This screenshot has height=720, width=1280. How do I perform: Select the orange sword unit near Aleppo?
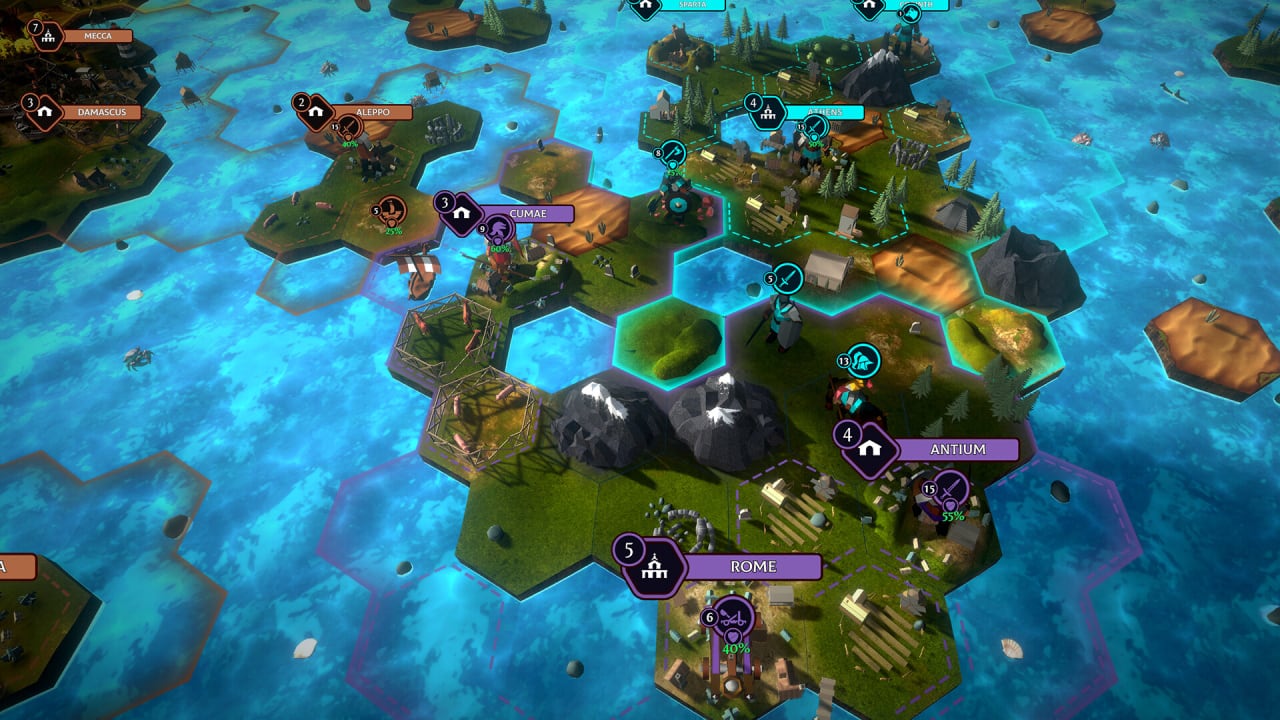click(348, 126)
